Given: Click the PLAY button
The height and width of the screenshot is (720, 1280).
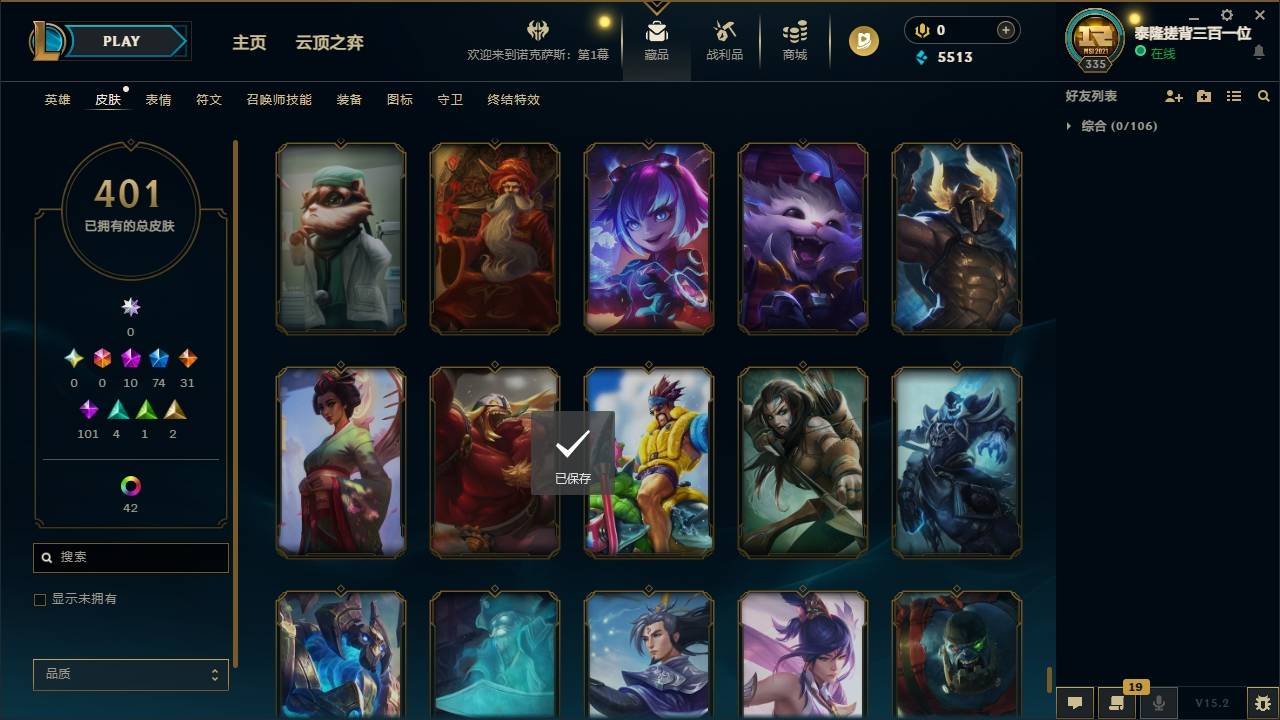Looking at the screenshot, I should pos(120,41).
